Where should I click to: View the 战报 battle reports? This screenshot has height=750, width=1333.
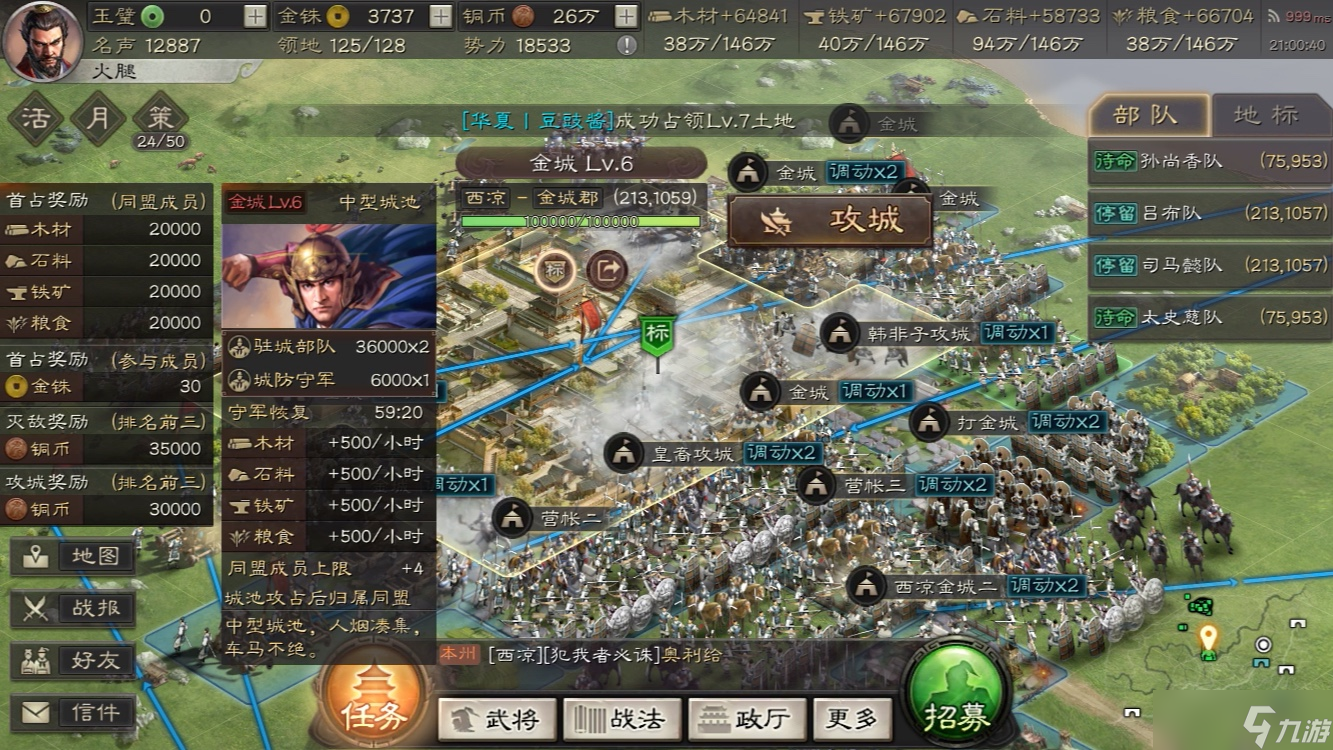pos(73,608)
